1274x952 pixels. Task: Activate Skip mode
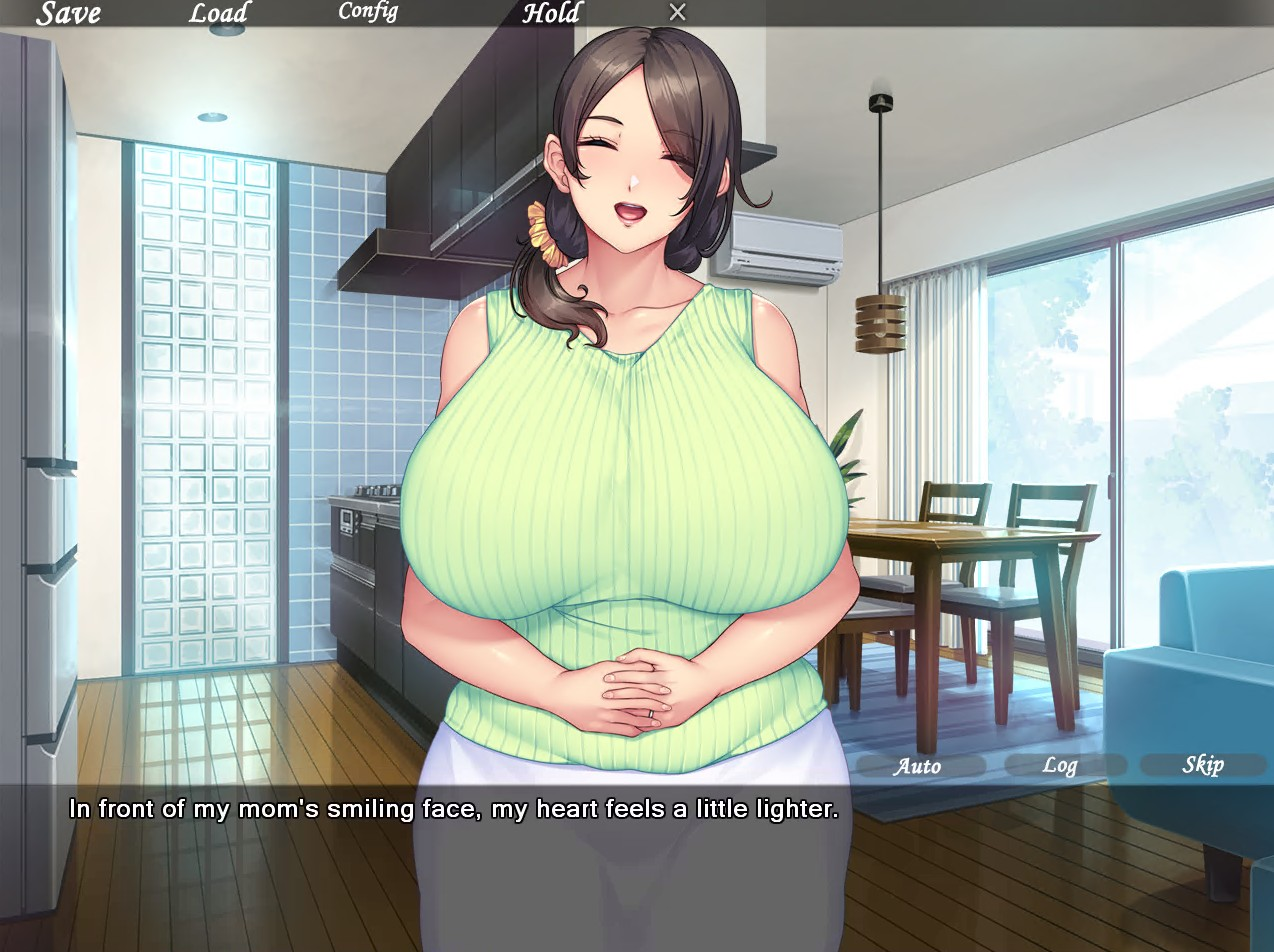(x=1203, y=765)
